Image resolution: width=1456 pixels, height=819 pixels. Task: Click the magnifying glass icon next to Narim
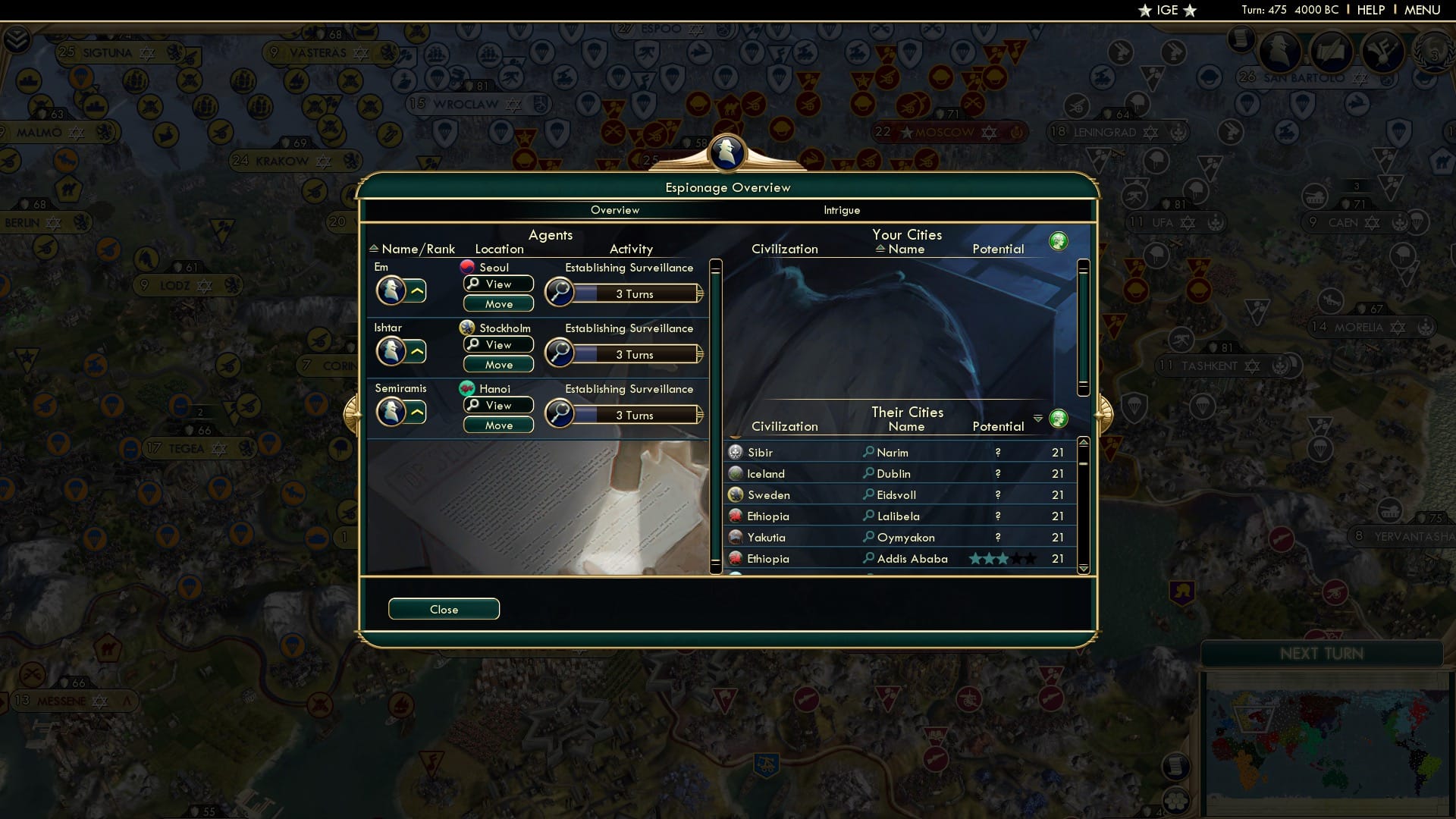pos(868,452)
